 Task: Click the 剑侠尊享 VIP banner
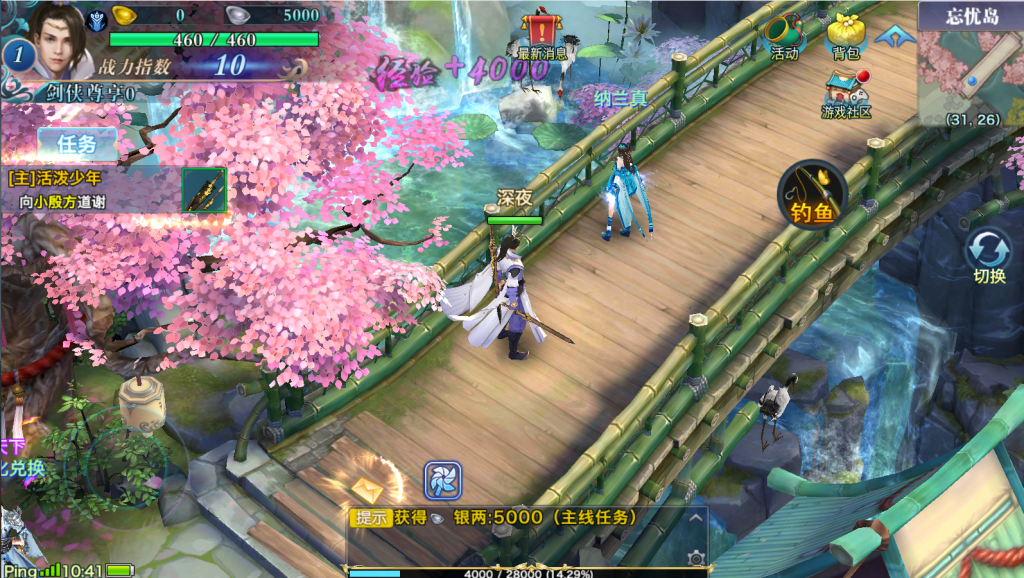point(90,93)
